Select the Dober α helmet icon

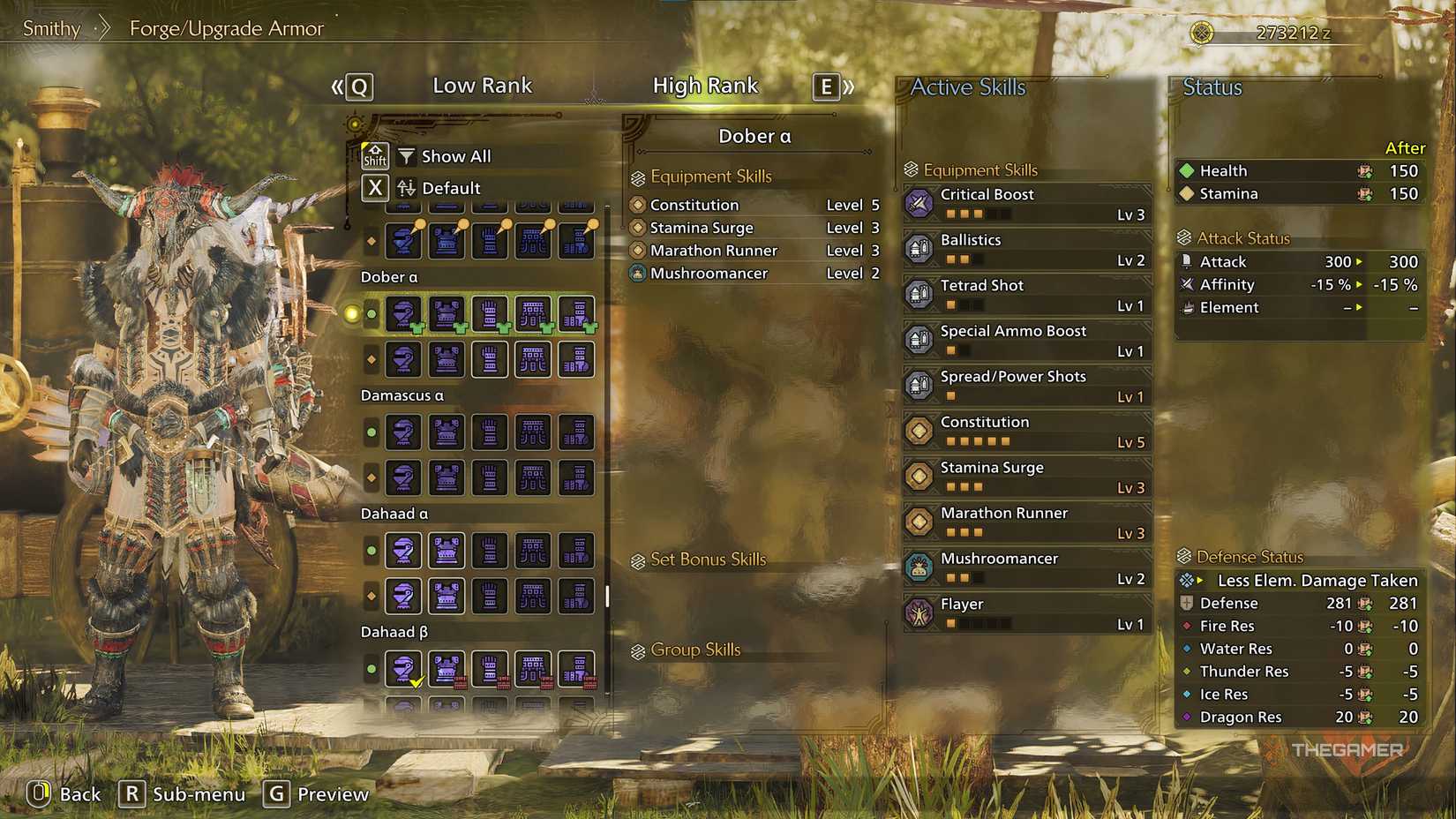tap(403, 313)
